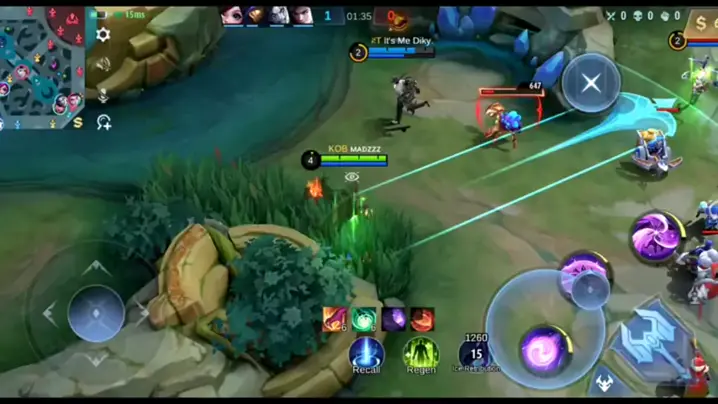This screenshot has width=718, height=404.
Task: Move with the virtual joystick
Action: (x=96, y=313)
